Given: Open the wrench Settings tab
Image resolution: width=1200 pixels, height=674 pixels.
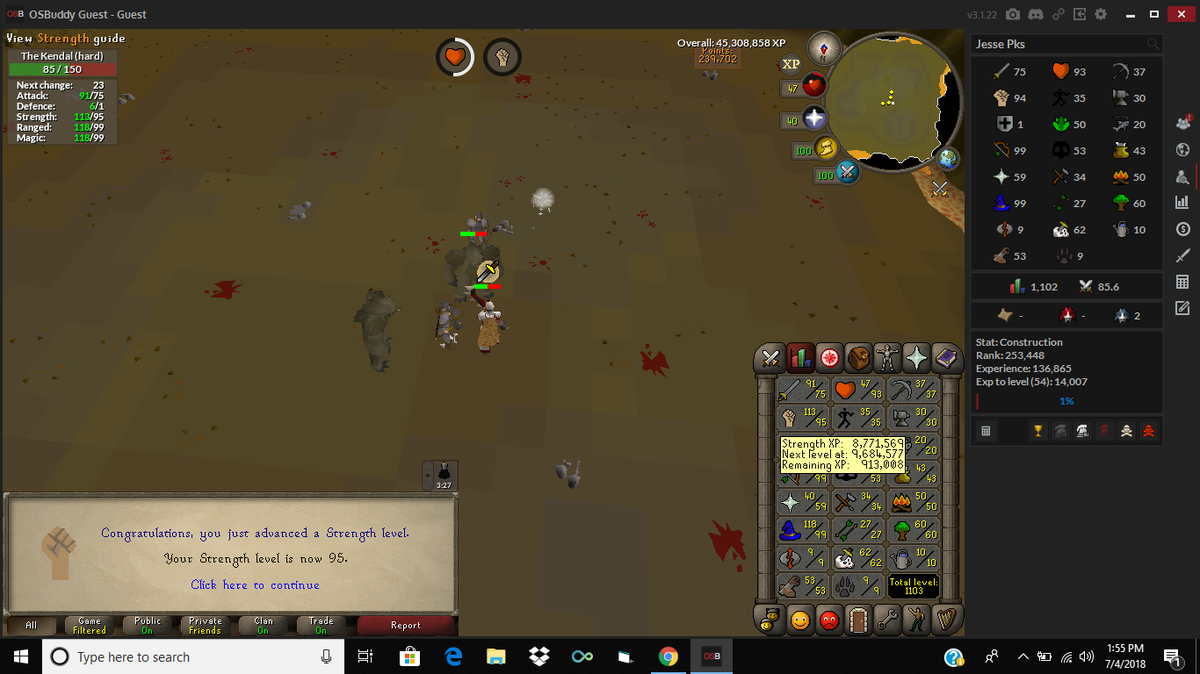Looking at the screenshot, I should coord(887,621).
